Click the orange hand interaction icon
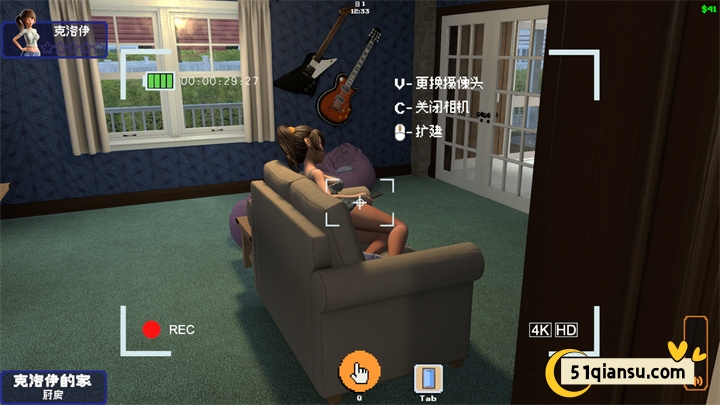720x405 pixels. (359, 372)
